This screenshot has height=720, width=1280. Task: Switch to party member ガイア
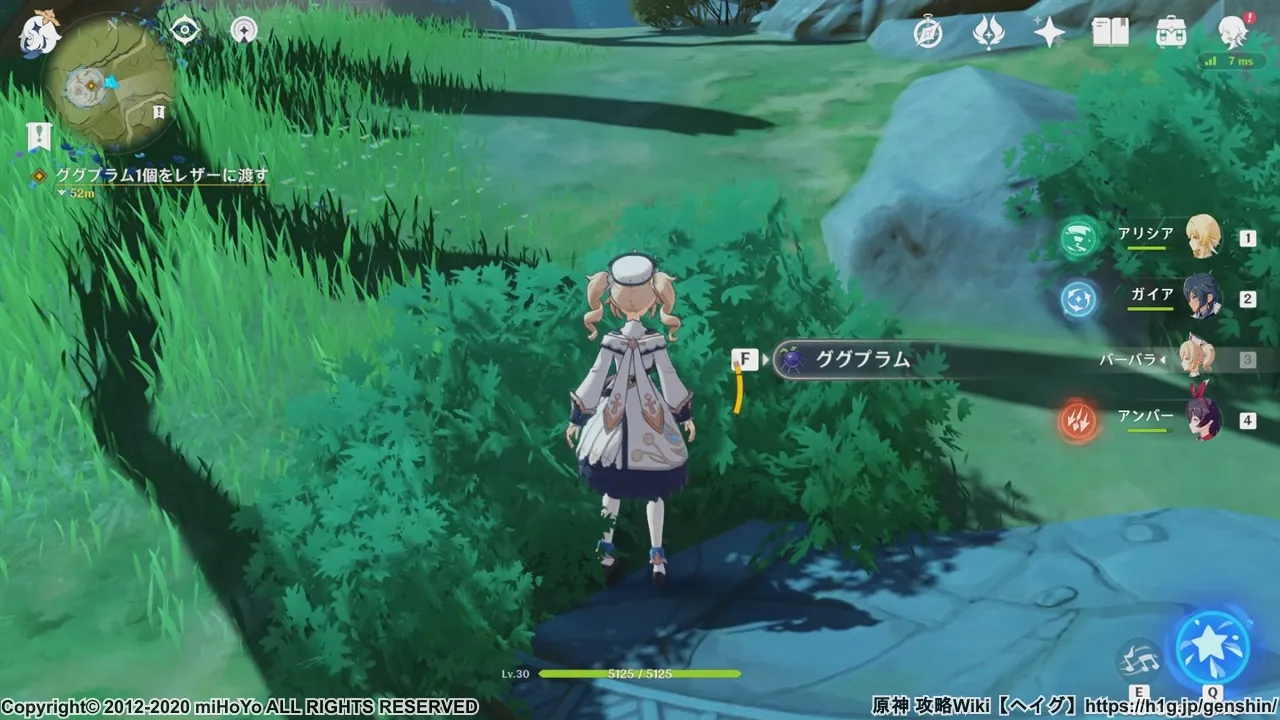coord(1202,297)
